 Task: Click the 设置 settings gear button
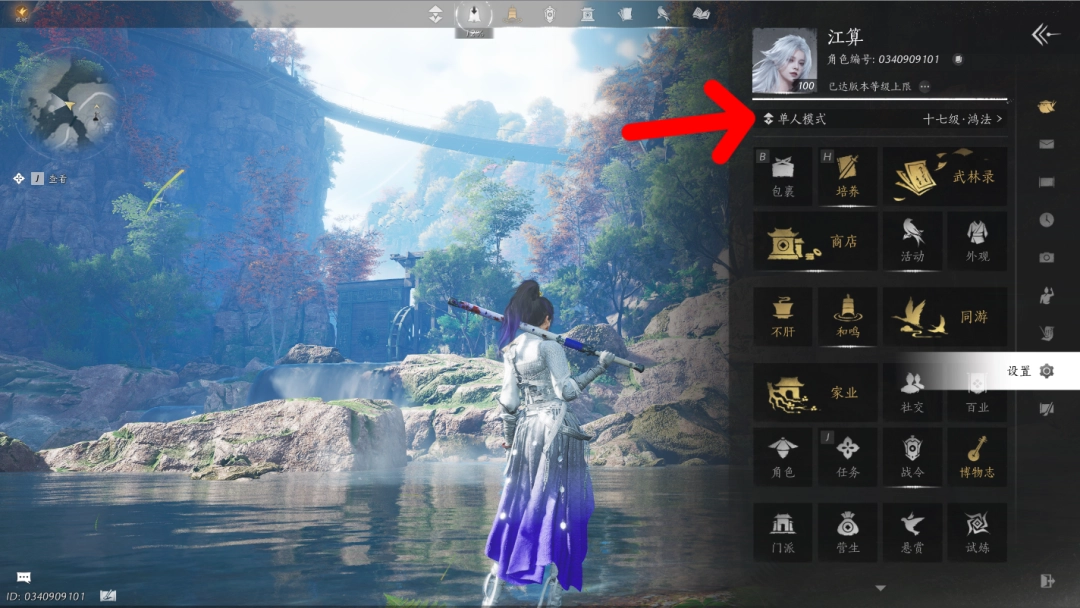(x=1046, y=371)
